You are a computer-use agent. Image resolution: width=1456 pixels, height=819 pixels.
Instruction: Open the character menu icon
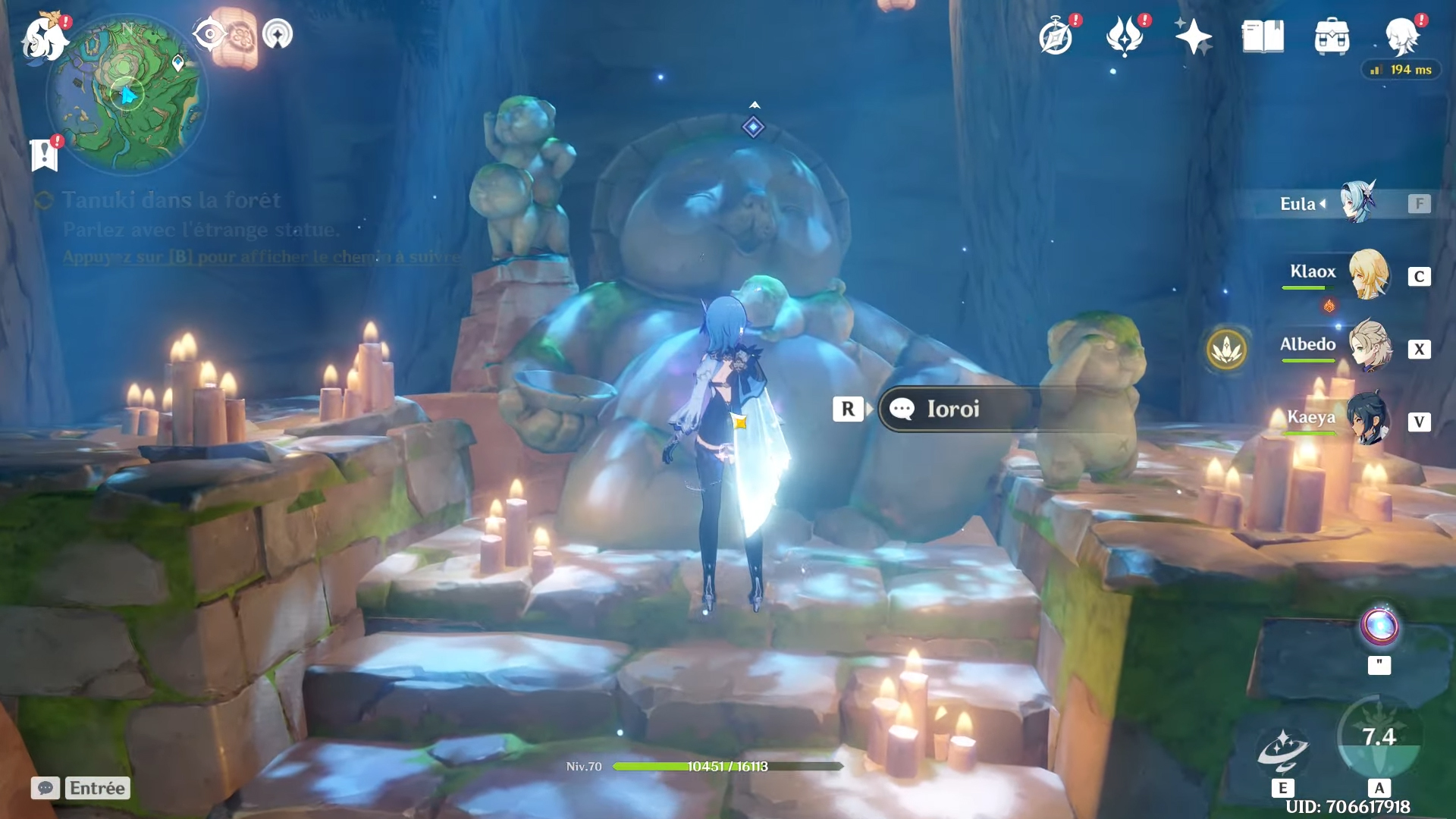(1401, 36)
